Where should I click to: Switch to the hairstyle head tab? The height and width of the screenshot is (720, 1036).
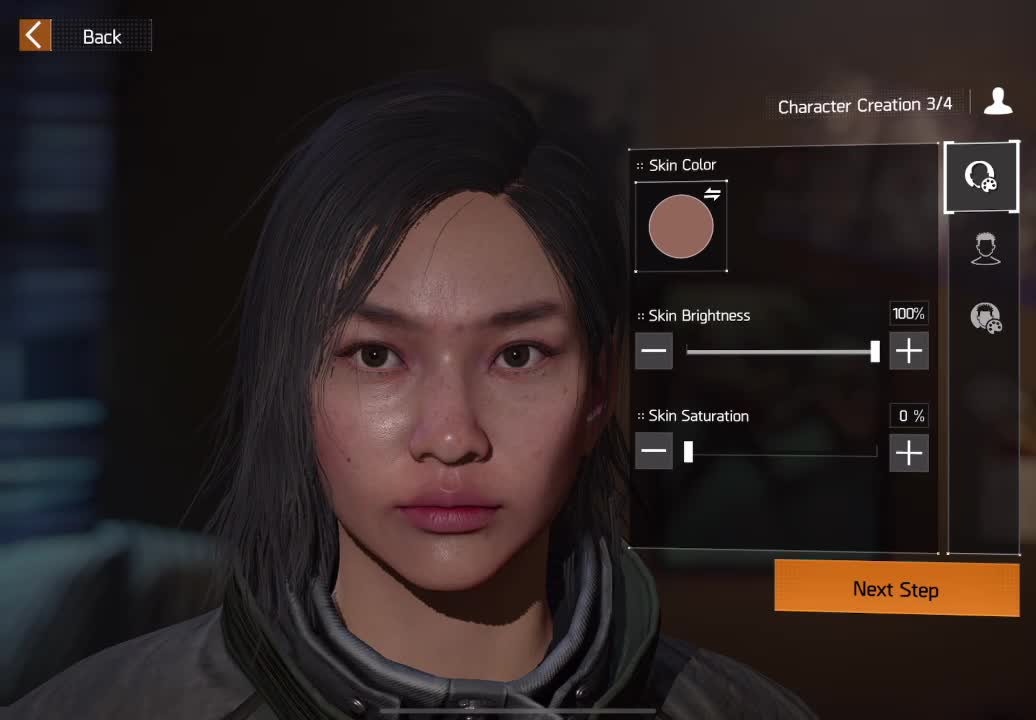pyautogui.click(x=986, y=247)
